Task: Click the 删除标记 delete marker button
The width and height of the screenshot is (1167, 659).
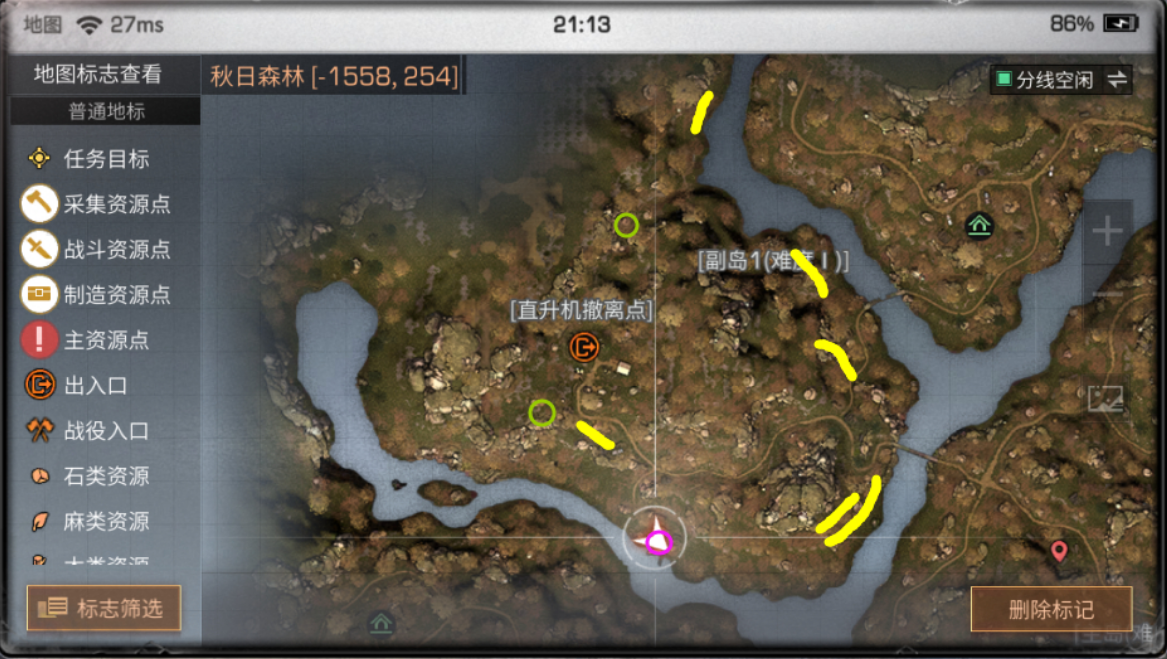Action: 1050,609
